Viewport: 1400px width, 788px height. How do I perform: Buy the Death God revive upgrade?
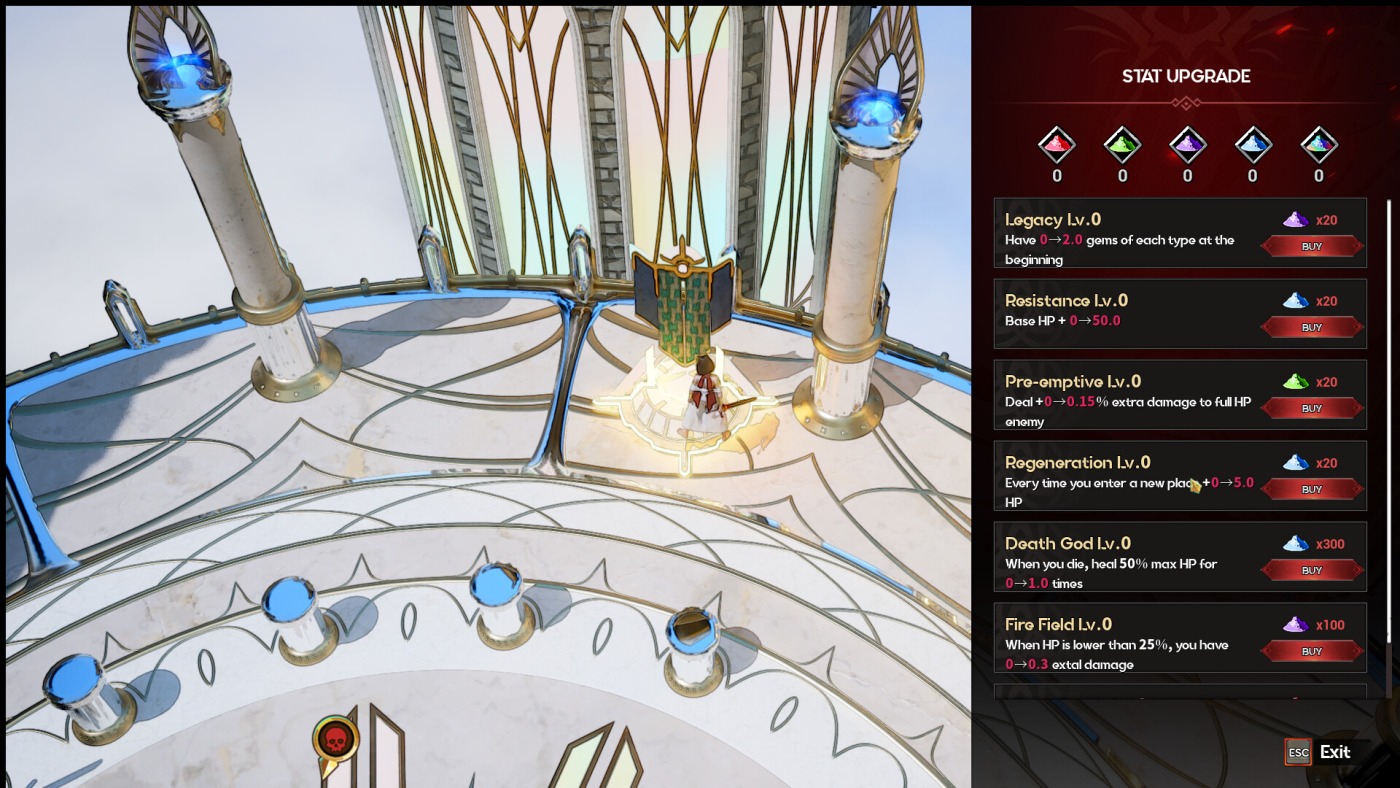(x=1311, y=570)
